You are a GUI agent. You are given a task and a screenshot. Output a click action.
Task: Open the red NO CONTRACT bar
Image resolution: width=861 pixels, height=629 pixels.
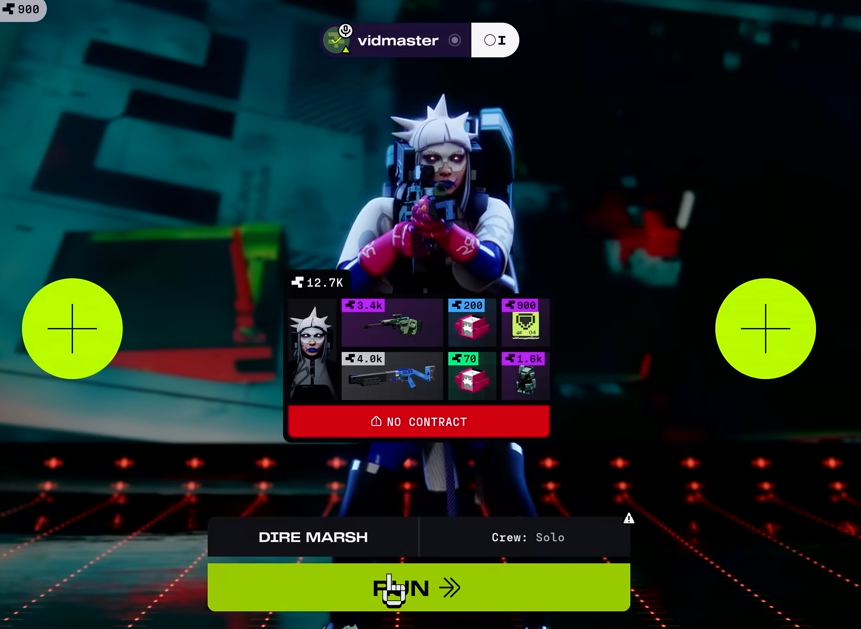click(x=418, y=422)
